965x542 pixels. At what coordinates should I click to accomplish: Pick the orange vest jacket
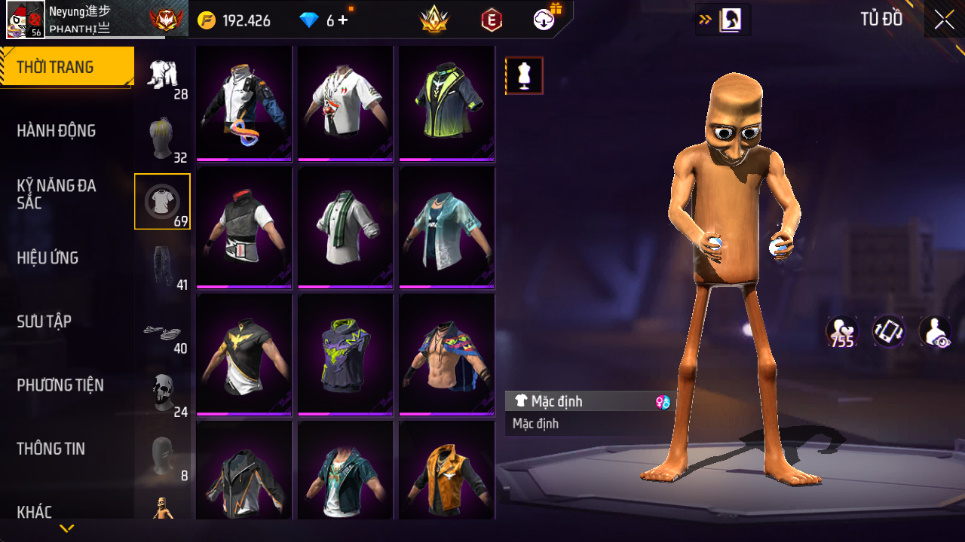(x=446, y=472)
